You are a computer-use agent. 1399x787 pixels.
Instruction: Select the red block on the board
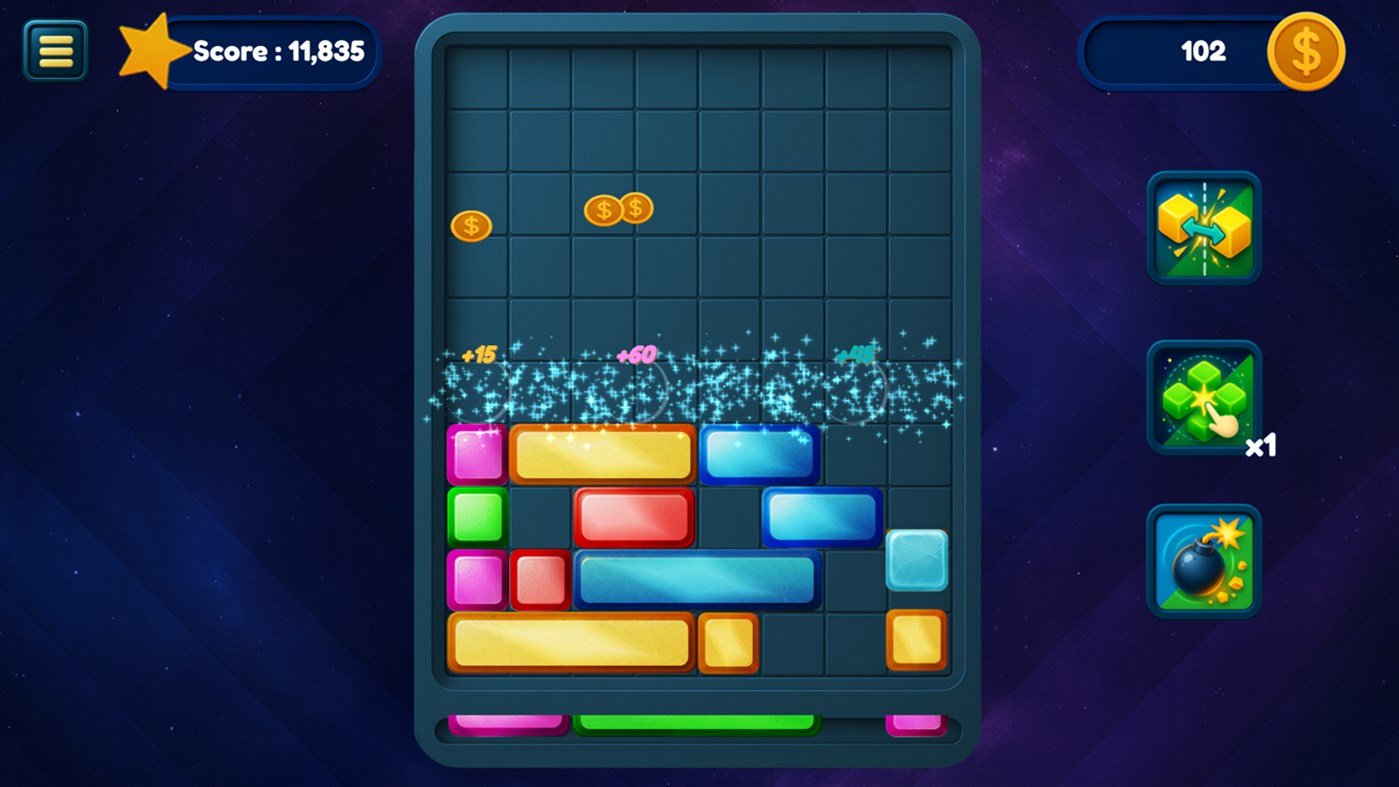[633, 516]
